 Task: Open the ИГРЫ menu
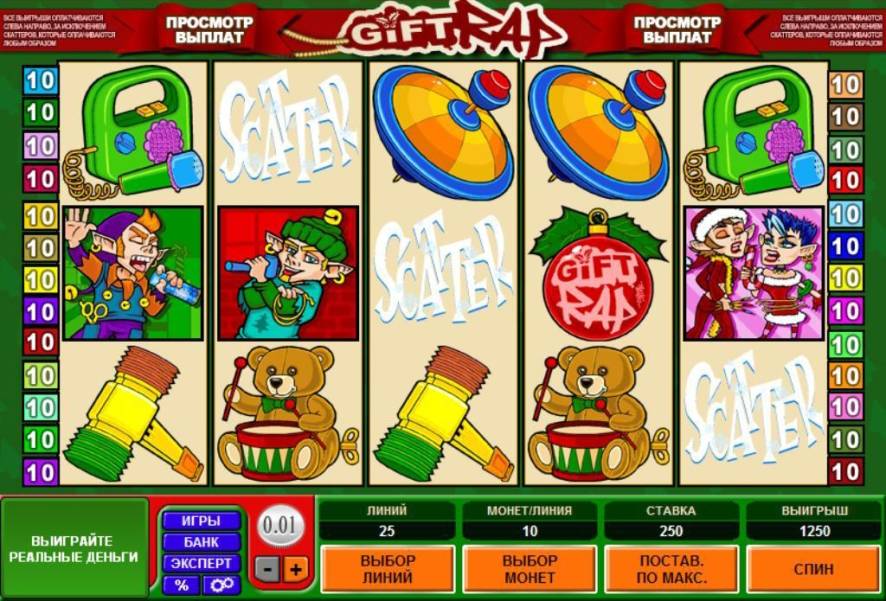[x=201, y=521]
